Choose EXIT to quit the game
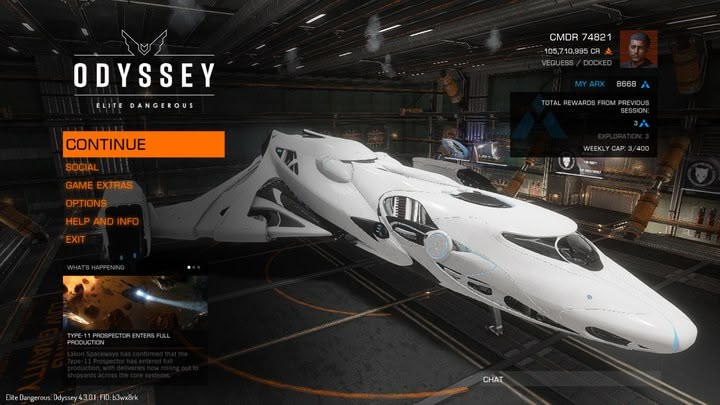The width and height of the screenshot is (720, 405). coord(75,239)
